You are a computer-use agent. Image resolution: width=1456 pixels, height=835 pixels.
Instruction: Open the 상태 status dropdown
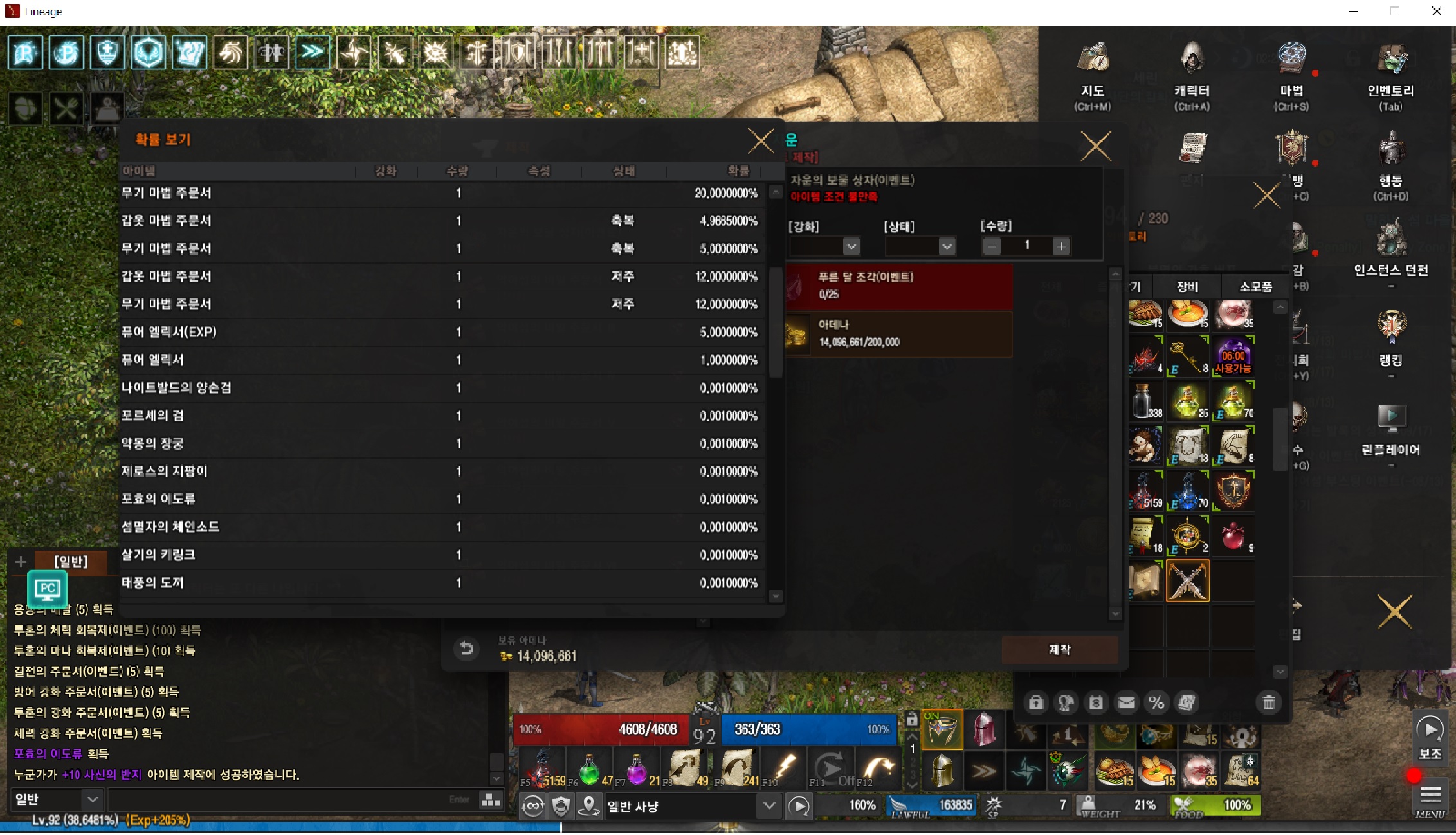click(x=946, y=246)
